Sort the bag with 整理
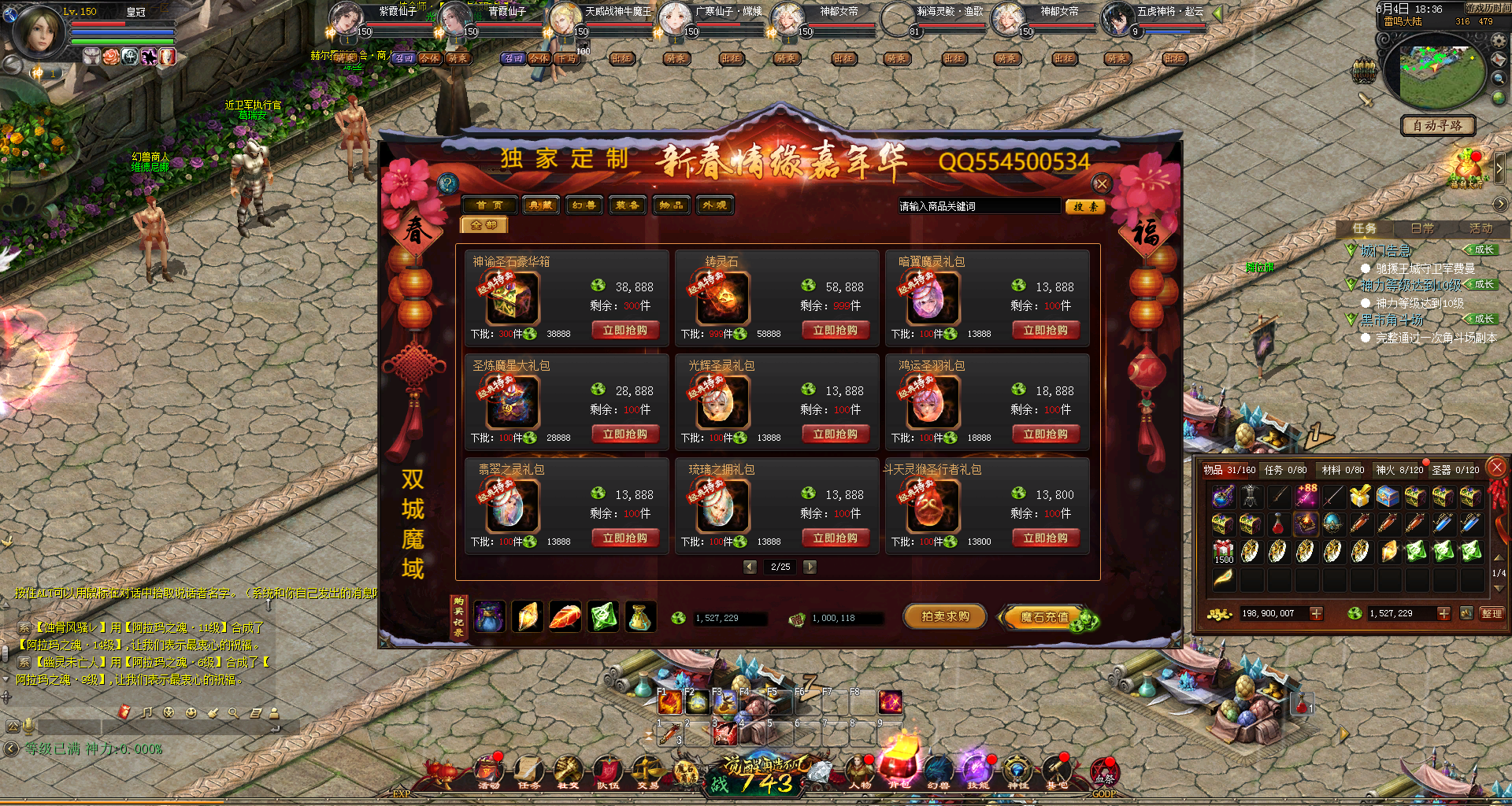The image size is (1512, 806). [x=1492, y=613]
